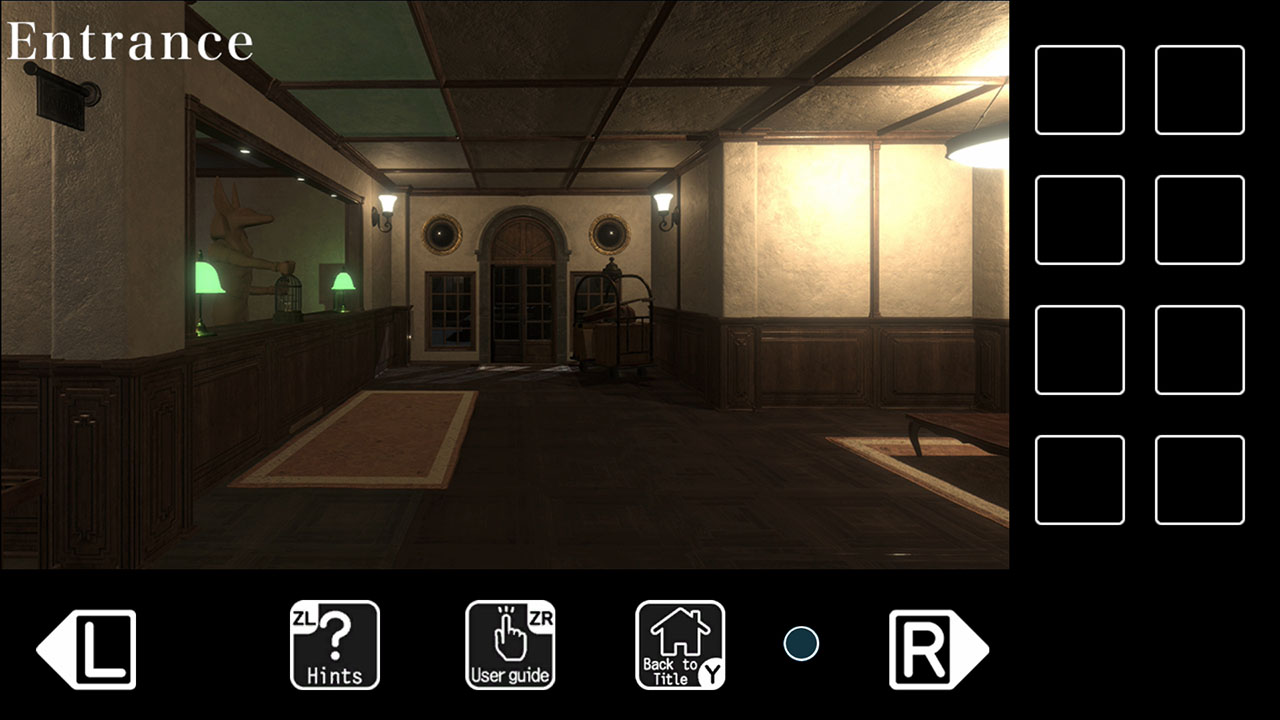
Task: Open the User guide
Action: click(x=510, y=645)
